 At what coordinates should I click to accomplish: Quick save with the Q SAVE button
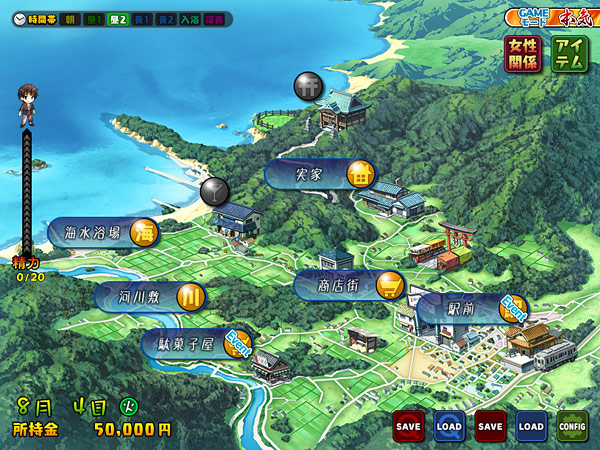408,426
